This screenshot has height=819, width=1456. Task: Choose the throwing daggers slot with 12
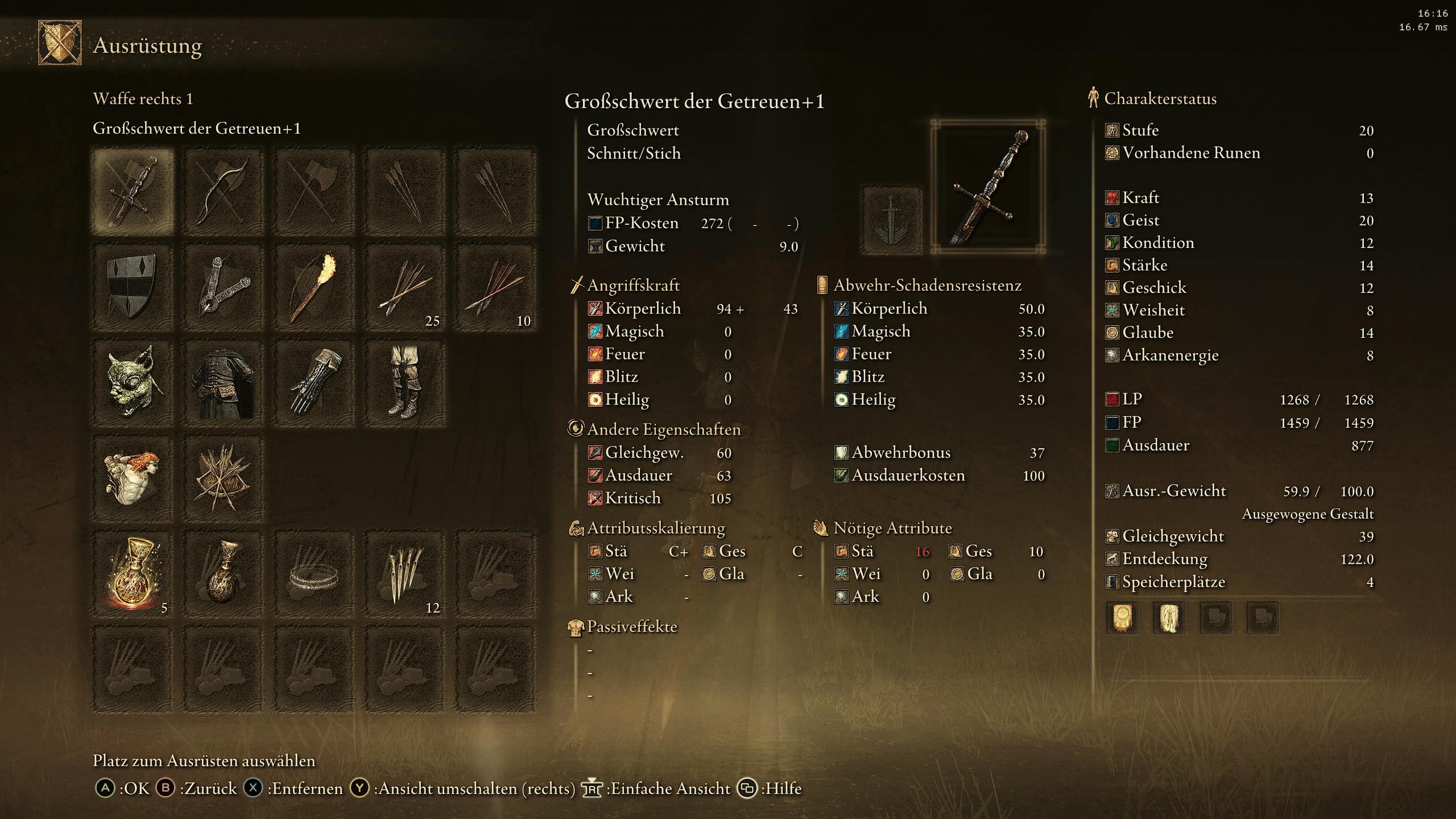tap(405, 574)
